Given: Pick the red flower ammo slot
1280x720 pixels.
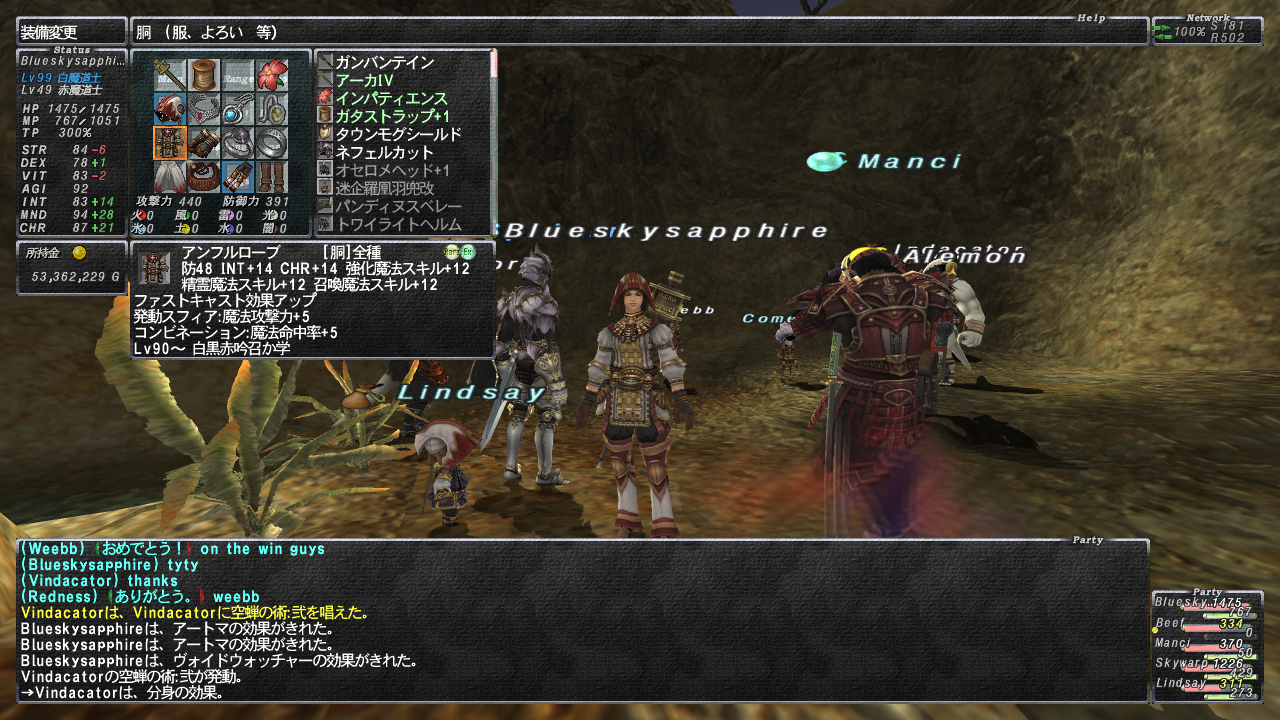Looking at the screenshot, I should (271, 75).
